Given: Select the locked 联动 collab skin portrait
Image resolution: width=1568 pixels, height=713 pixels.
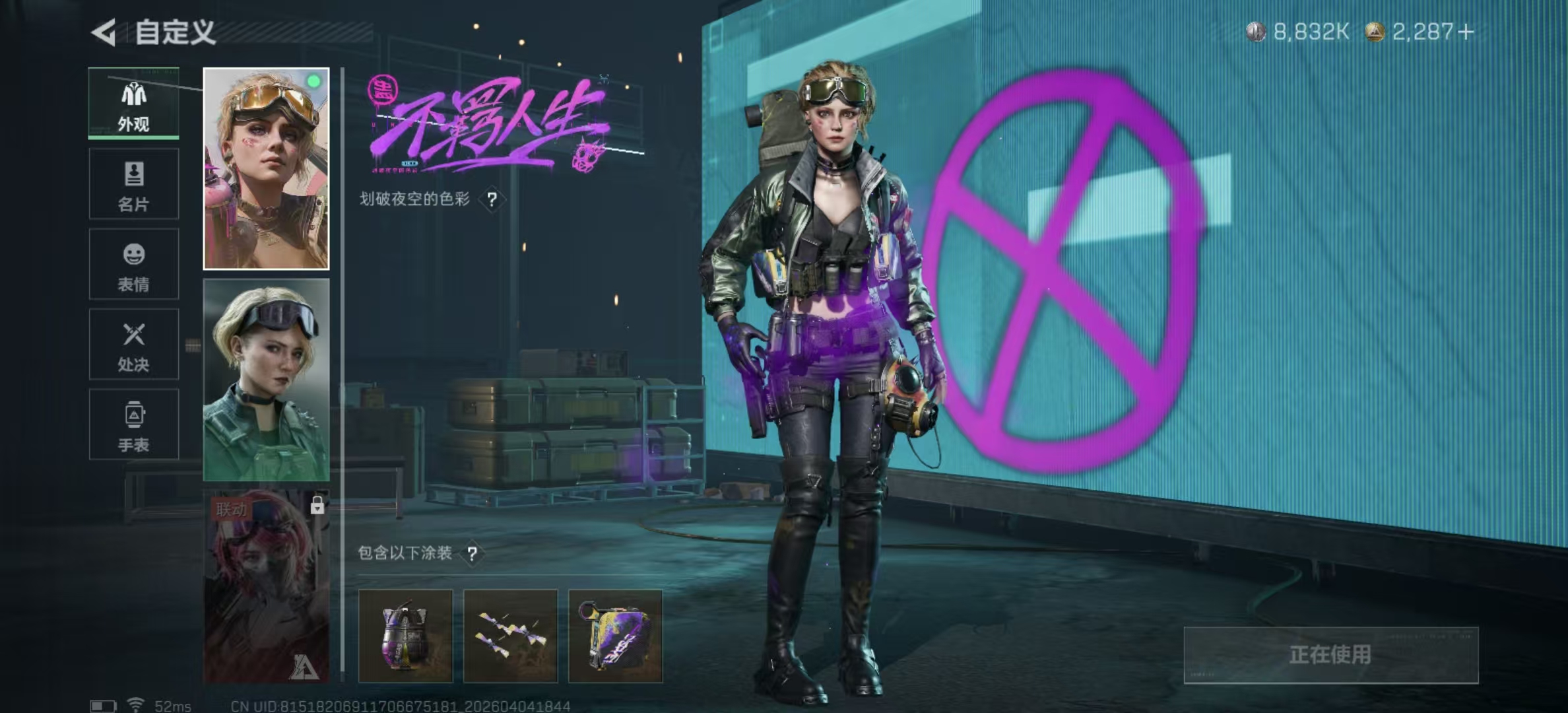Looking at the screenshot, I should [x=266, y=586].
